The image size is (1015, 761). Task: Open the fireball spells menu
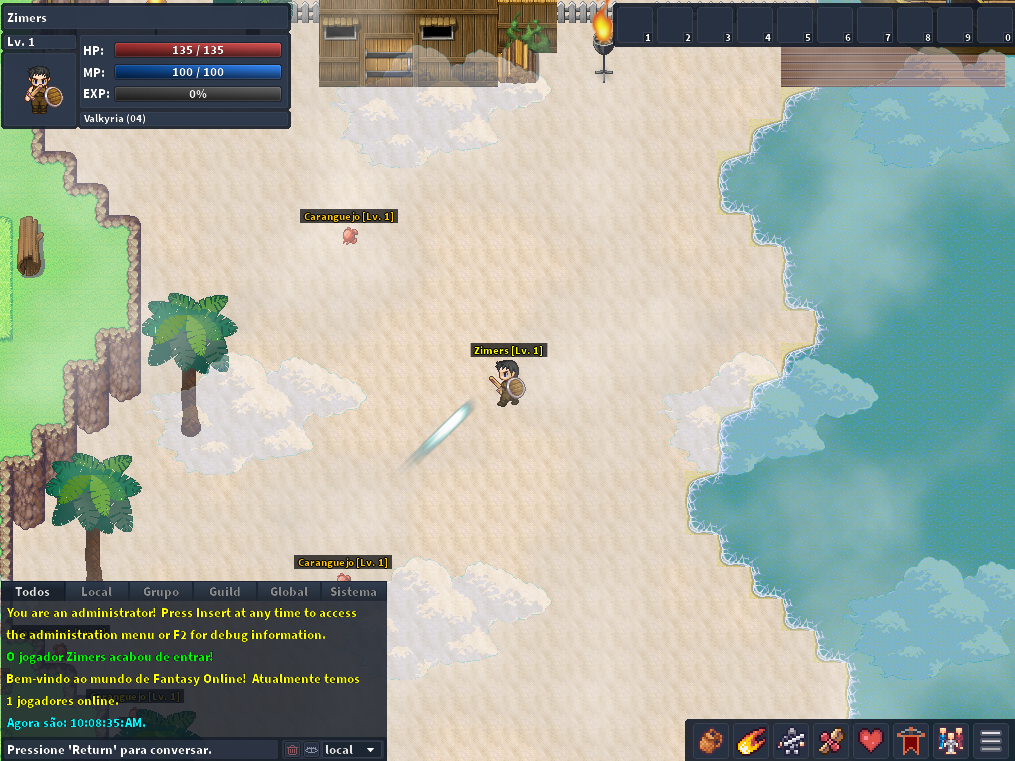[751, 741]
